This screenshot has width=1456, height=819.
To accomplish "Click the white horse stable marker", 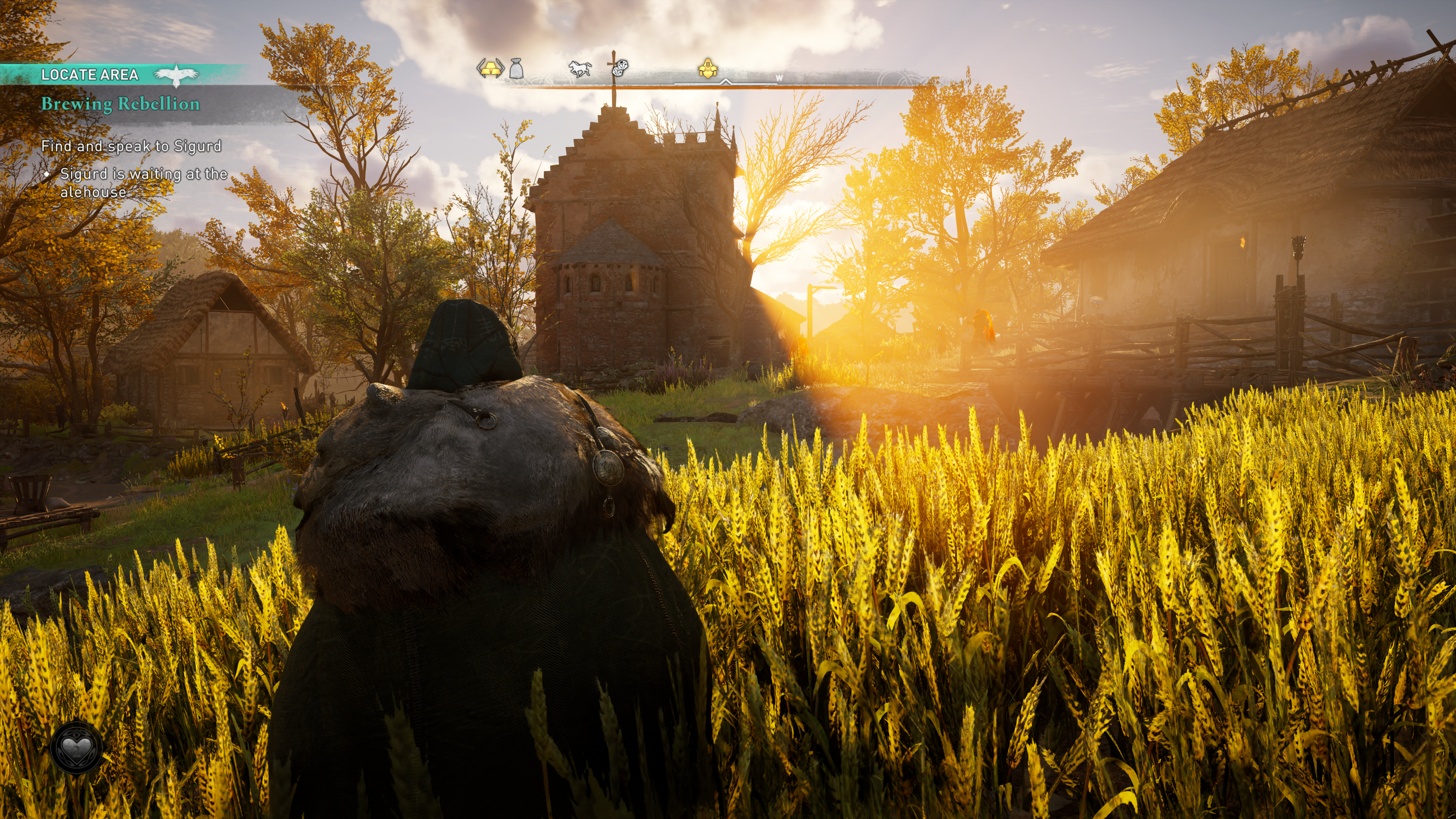I will pos(580,69).
